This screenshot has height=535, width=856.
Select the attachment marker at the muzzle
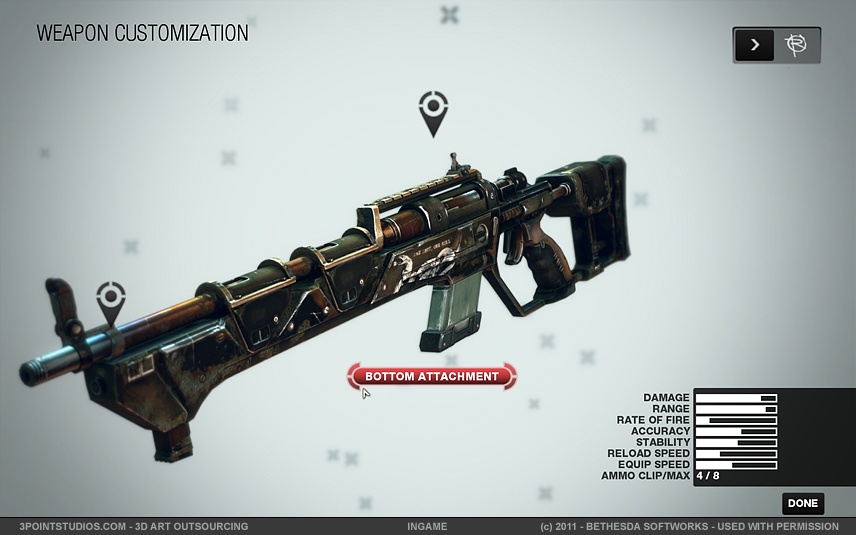point(111,300)
